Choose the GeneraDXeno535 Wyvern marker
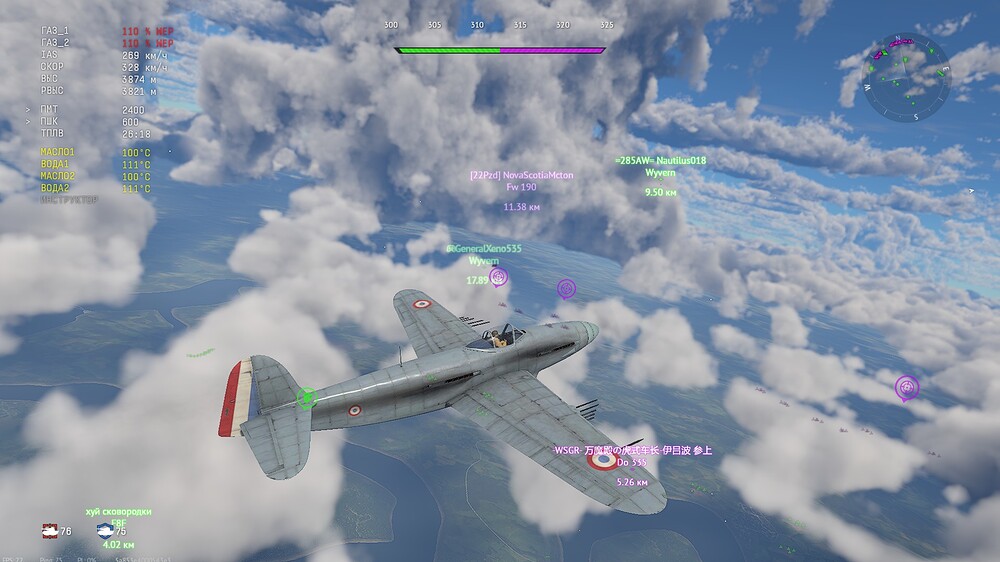The image size is (1000, 562). (x=484, y=260)
